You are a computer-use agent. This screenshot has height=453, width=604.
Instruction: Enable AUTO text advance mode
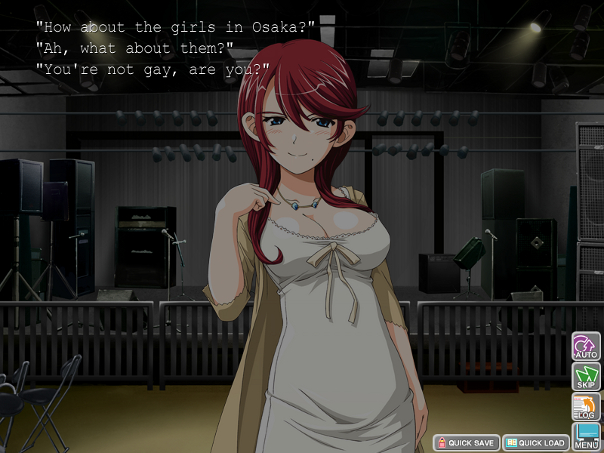585,347
